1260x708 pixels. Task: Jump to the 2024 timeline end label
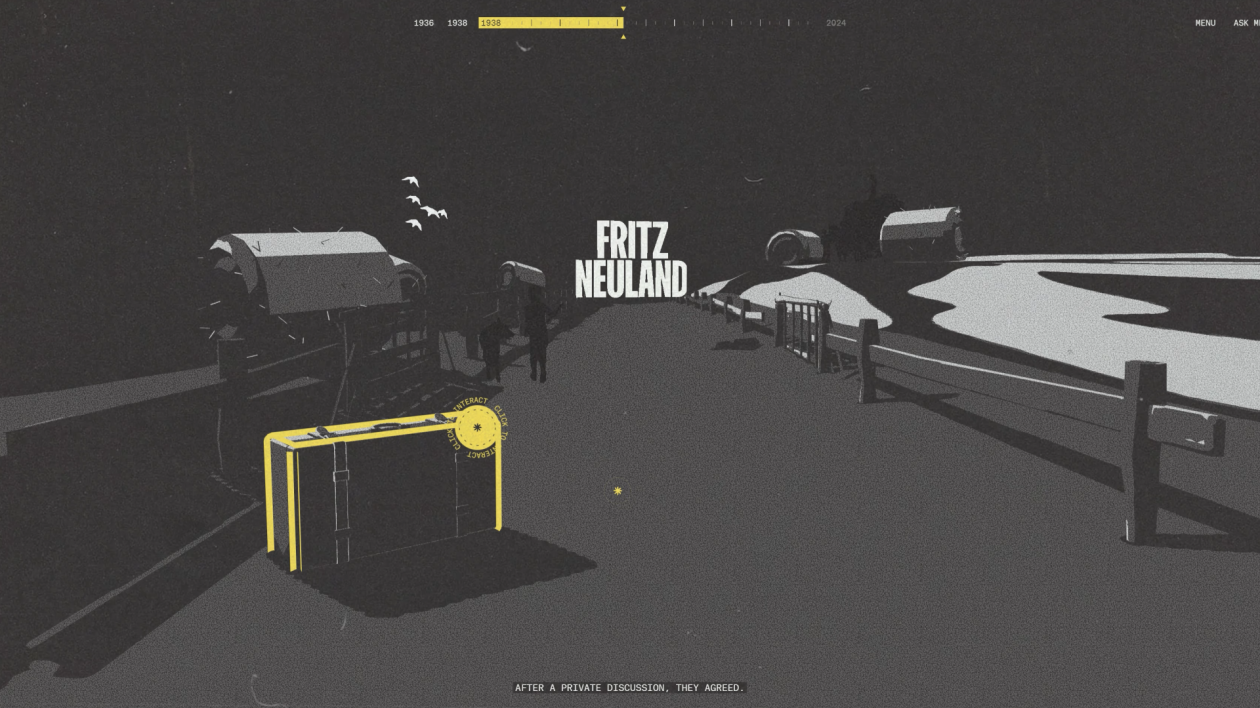point(836,23)
